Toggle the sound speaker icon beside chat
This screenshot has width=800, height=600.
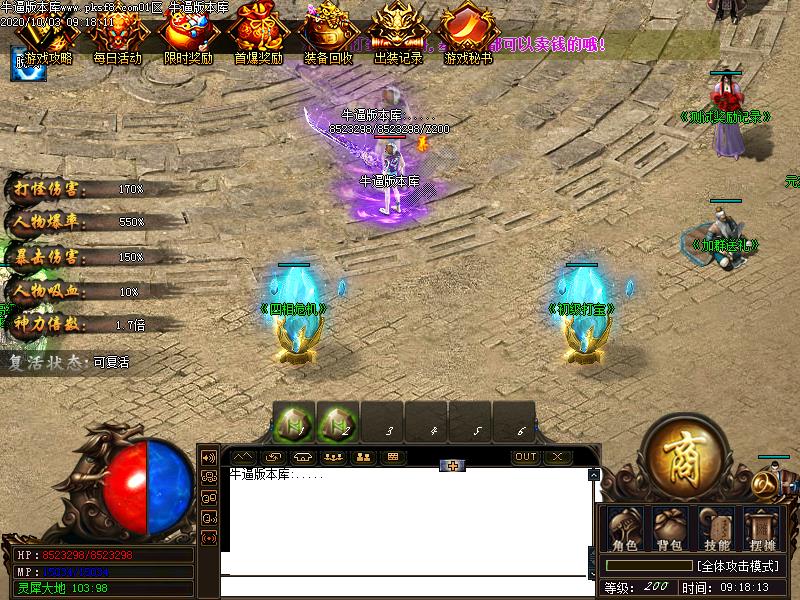point(210,457)
